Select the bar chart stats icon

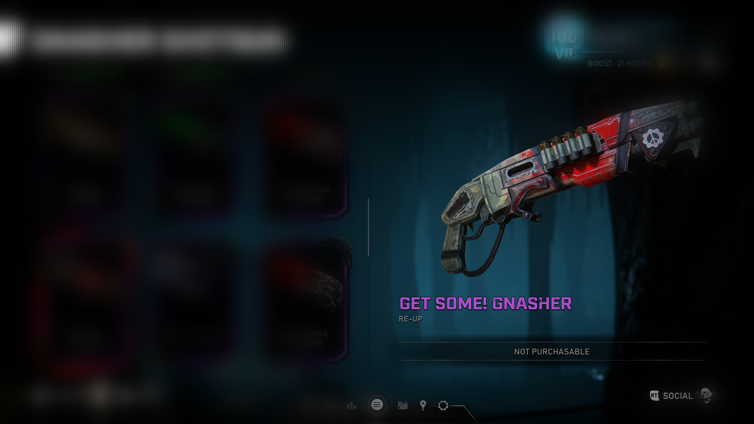(x=351, y=406)
